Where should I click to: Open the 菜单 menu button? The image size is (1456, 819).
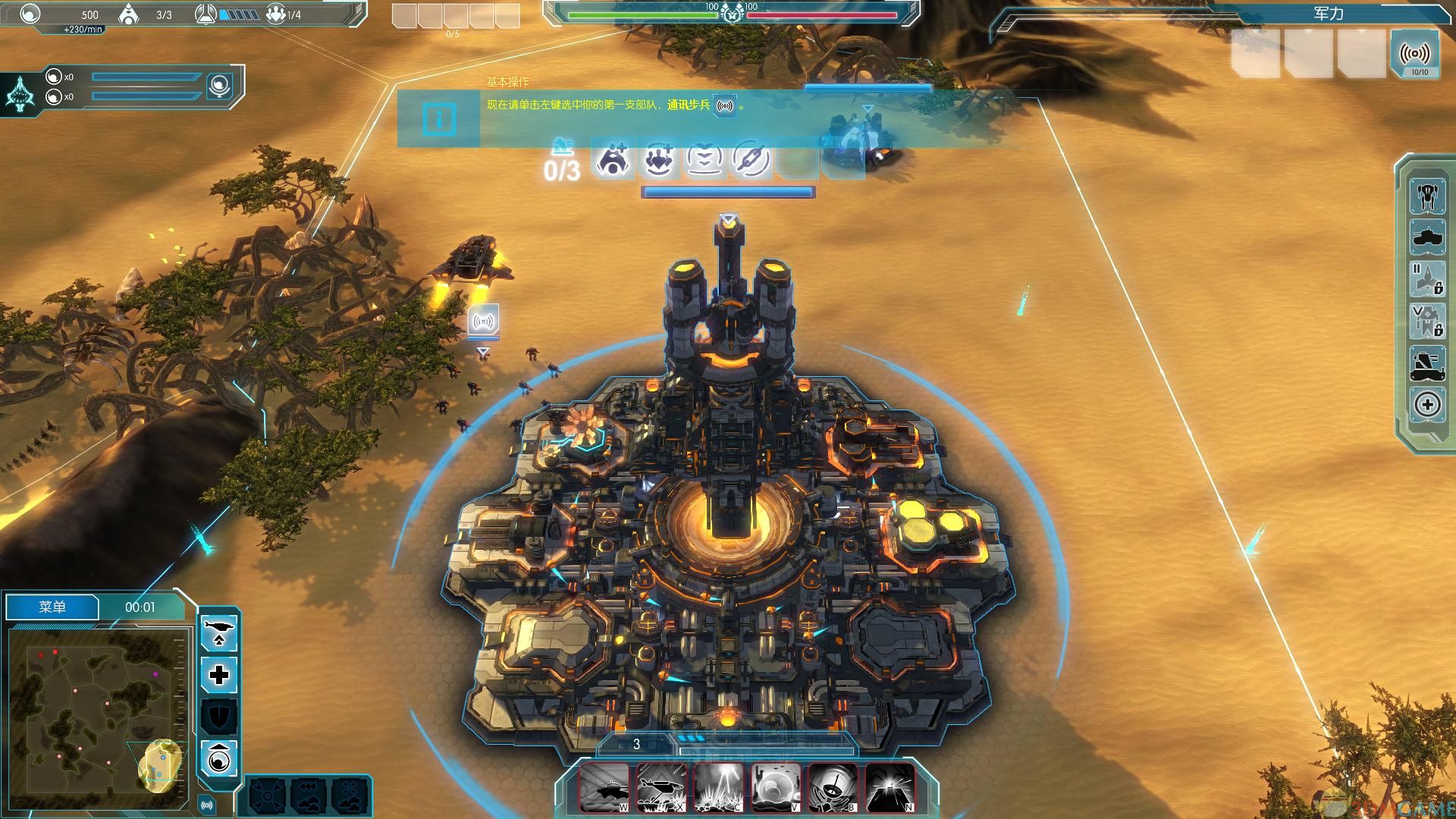(x=52, y=607)
